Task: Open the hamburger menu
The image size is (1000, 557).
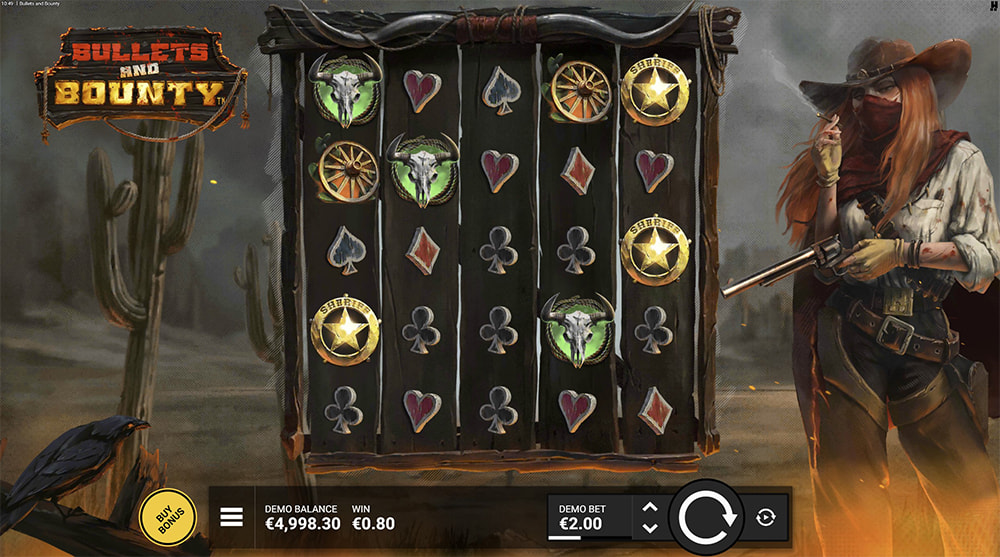Action: (232, 516)
